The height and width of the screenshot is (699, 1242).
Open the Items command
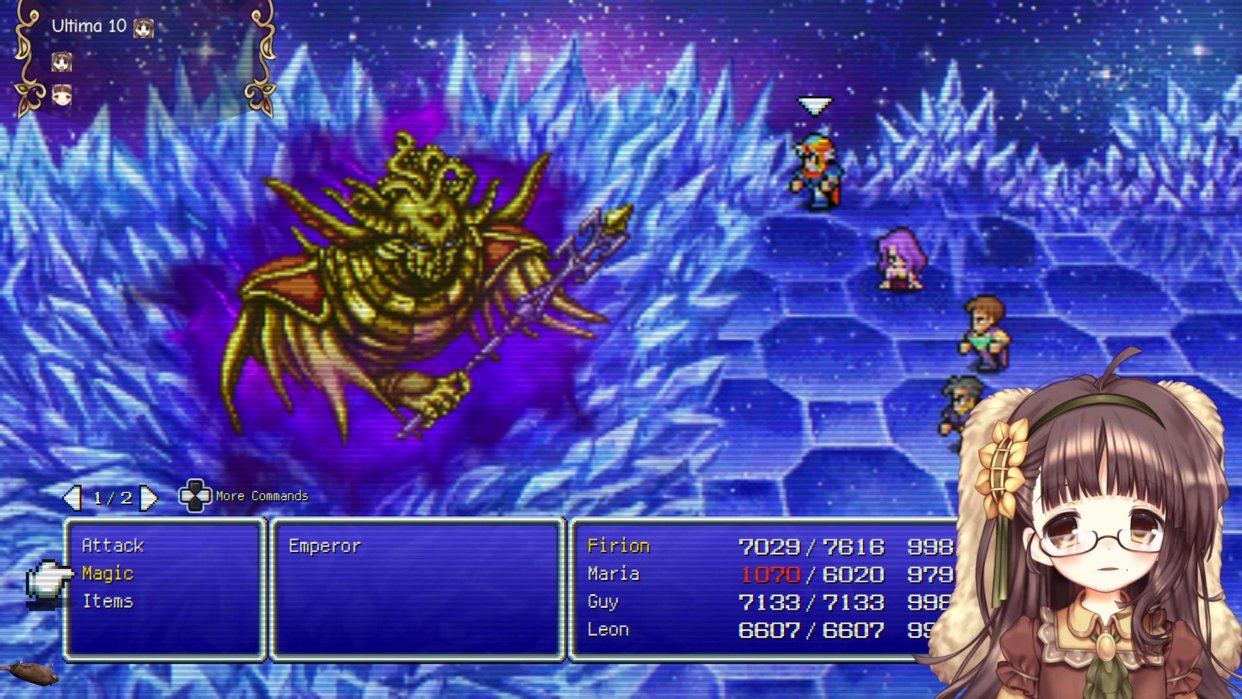(107, 602)
